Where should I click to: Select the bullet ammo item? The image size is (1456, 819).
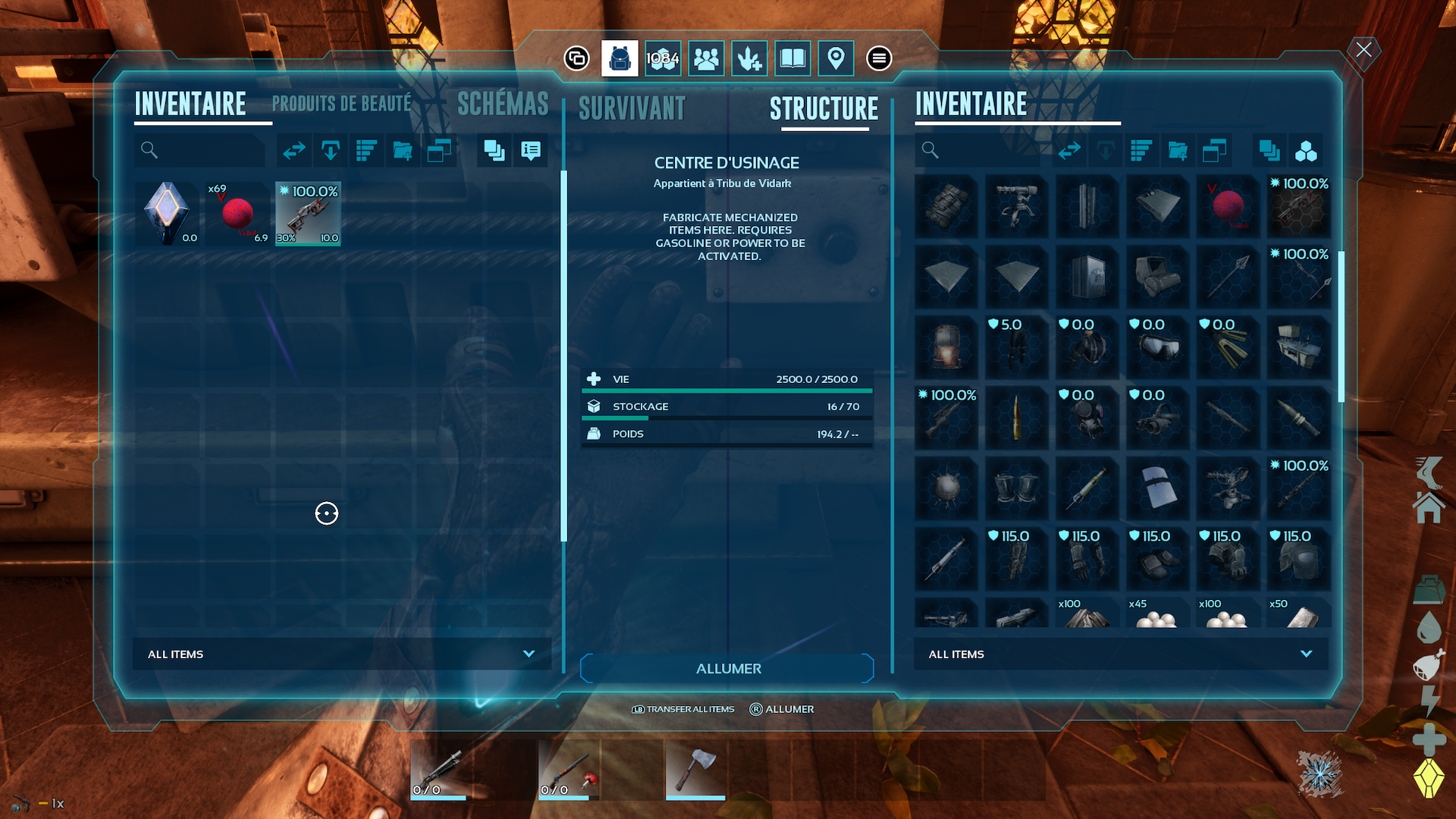click(1016, 418)
